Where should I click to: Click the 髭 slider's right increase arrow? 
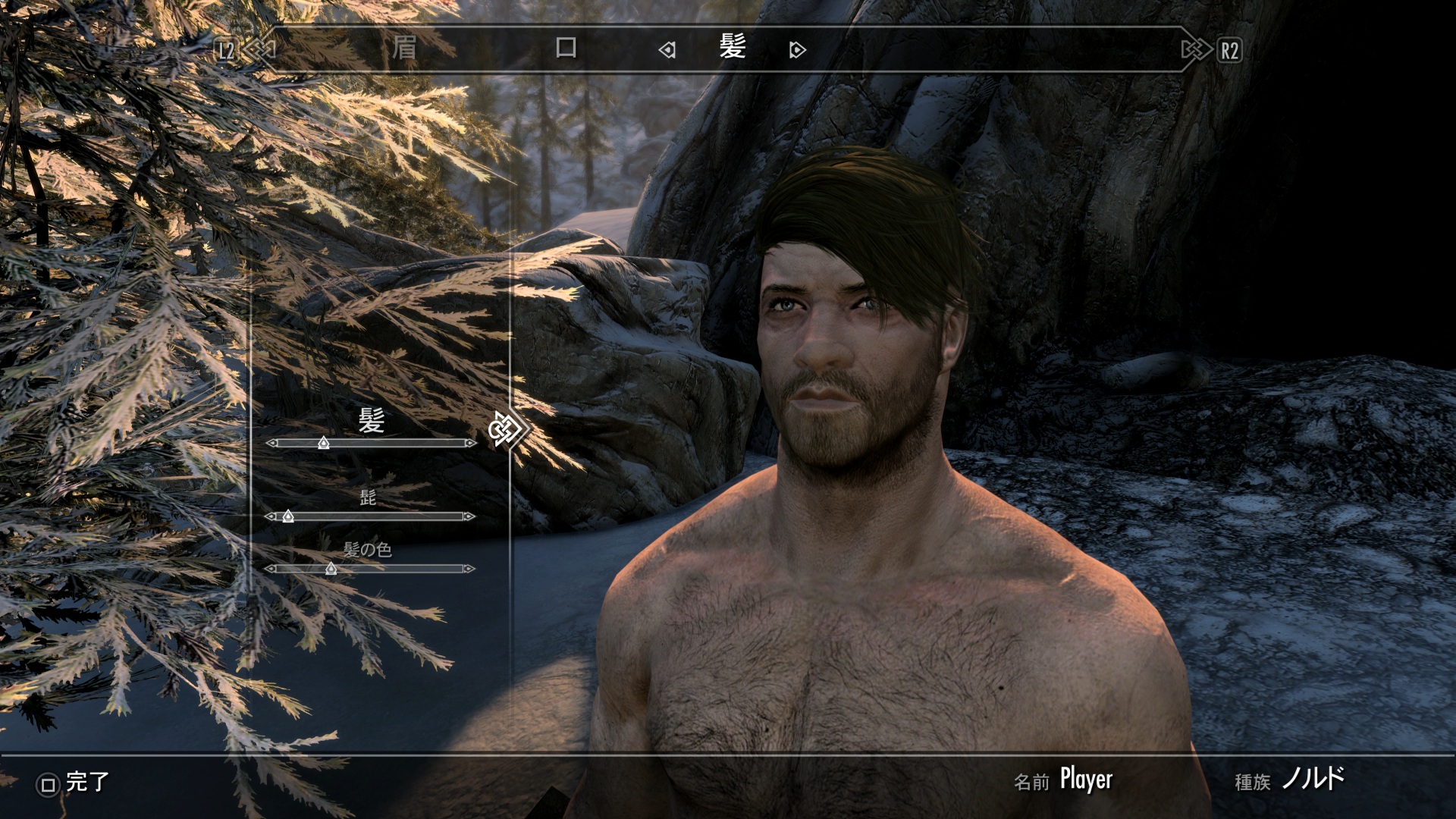pyautogui.click(x=469, y=516)
